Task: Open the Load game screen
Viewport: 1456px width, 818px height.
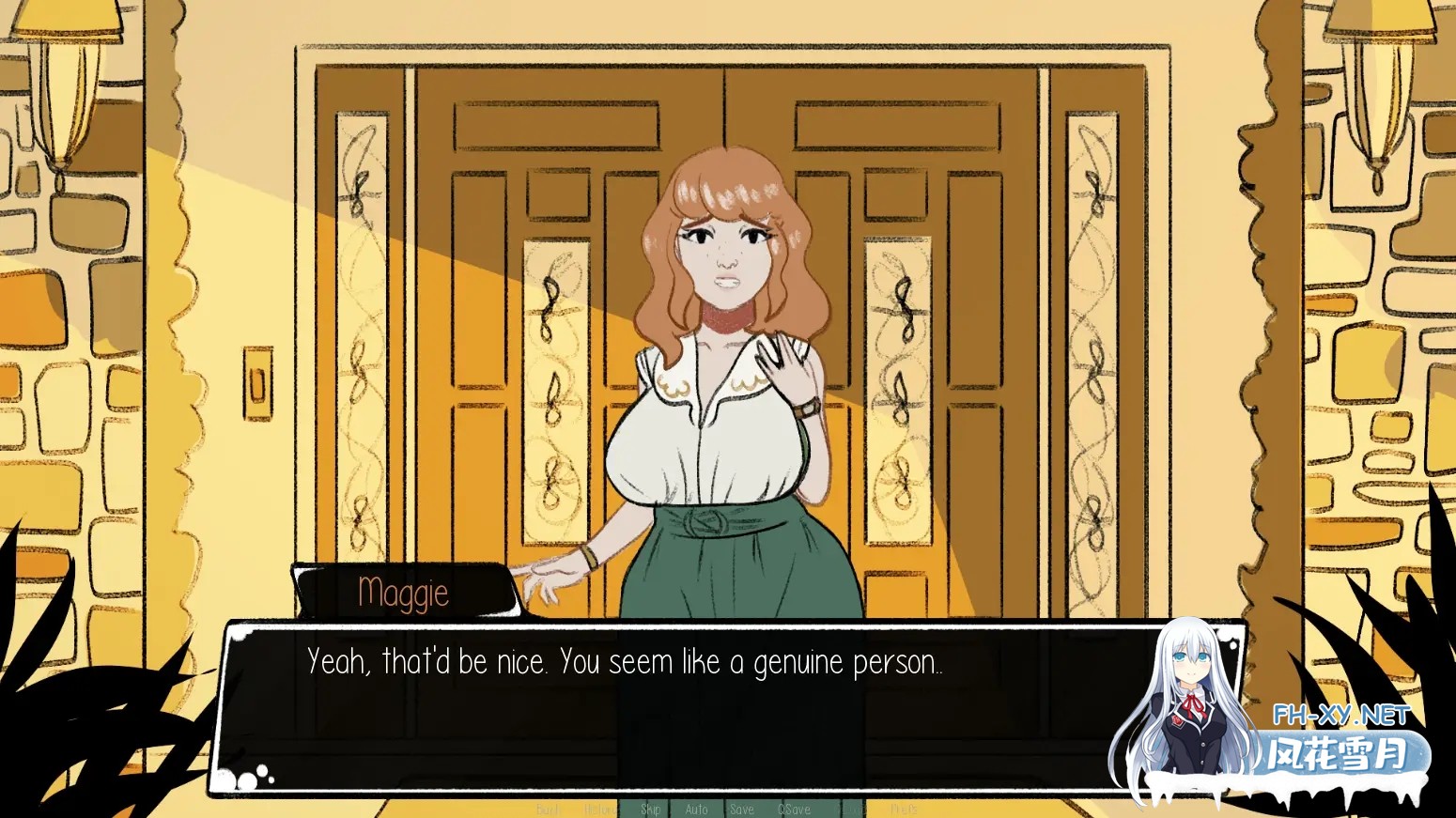Action: [850, 809]
